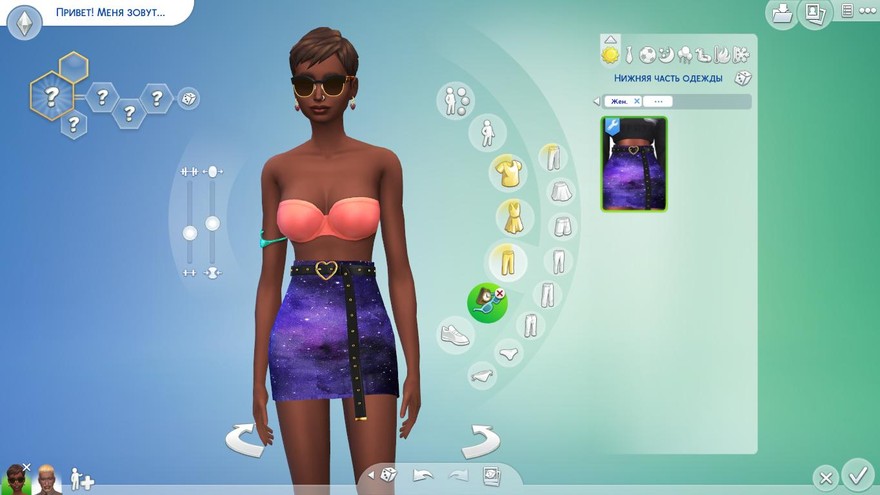Click the accessories icon with the red X
This screenshot has height=495, width=880.
pos(487,302)
